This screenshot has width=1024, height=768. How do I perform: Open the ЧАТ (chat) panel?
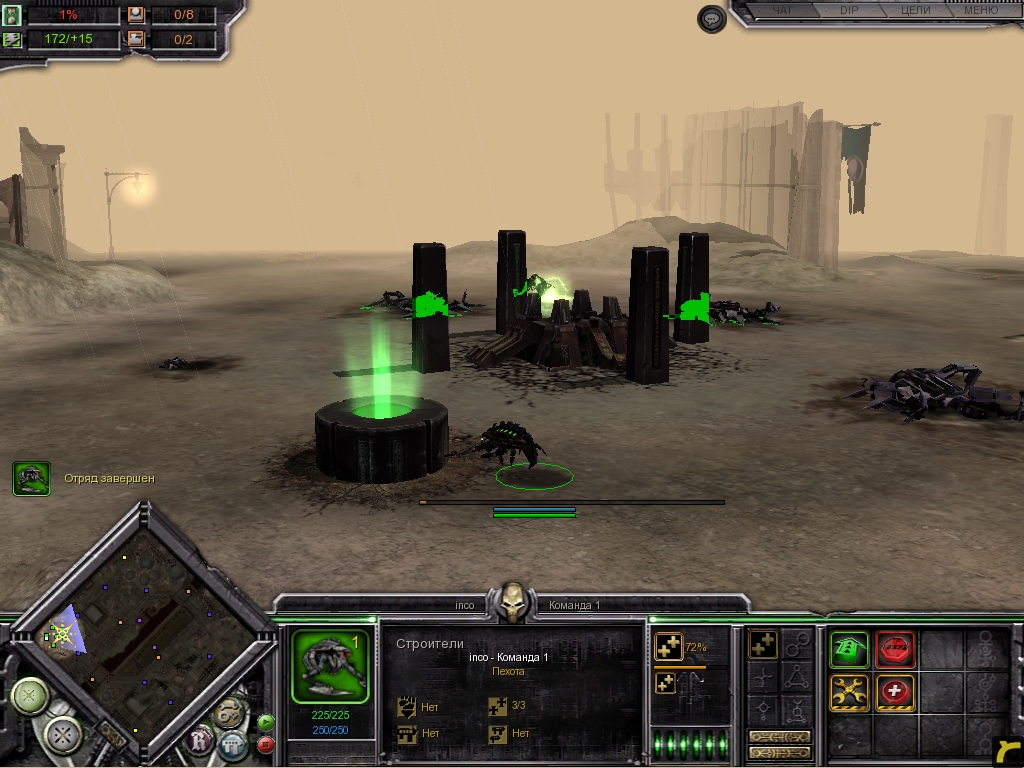pyautogui.click(x=784, y=11)
